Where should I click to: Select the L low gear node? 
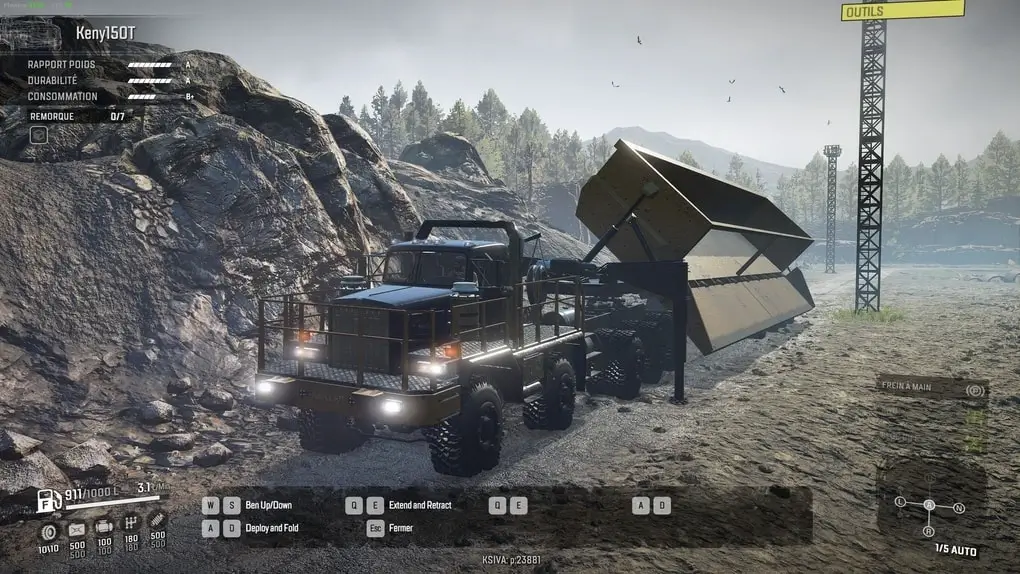900,500
